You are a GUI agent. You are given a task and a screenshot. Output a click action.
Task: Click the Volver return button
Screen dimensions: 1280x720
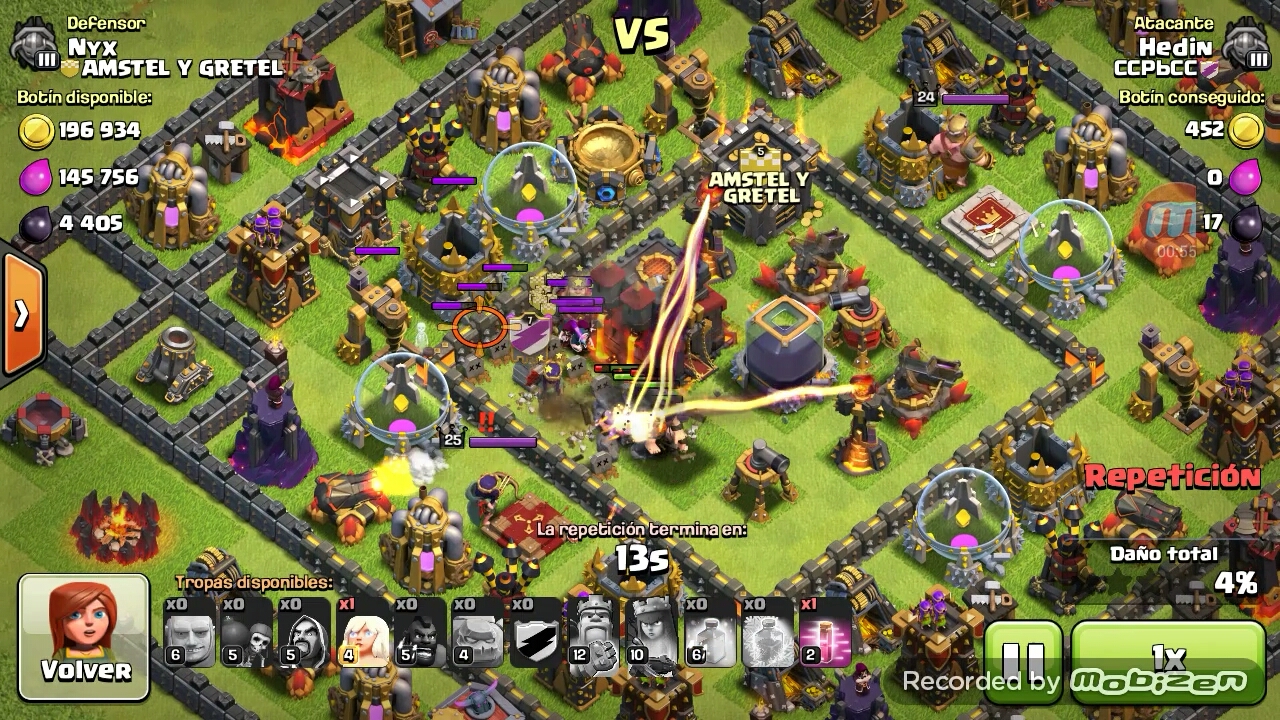click(84, 637)
